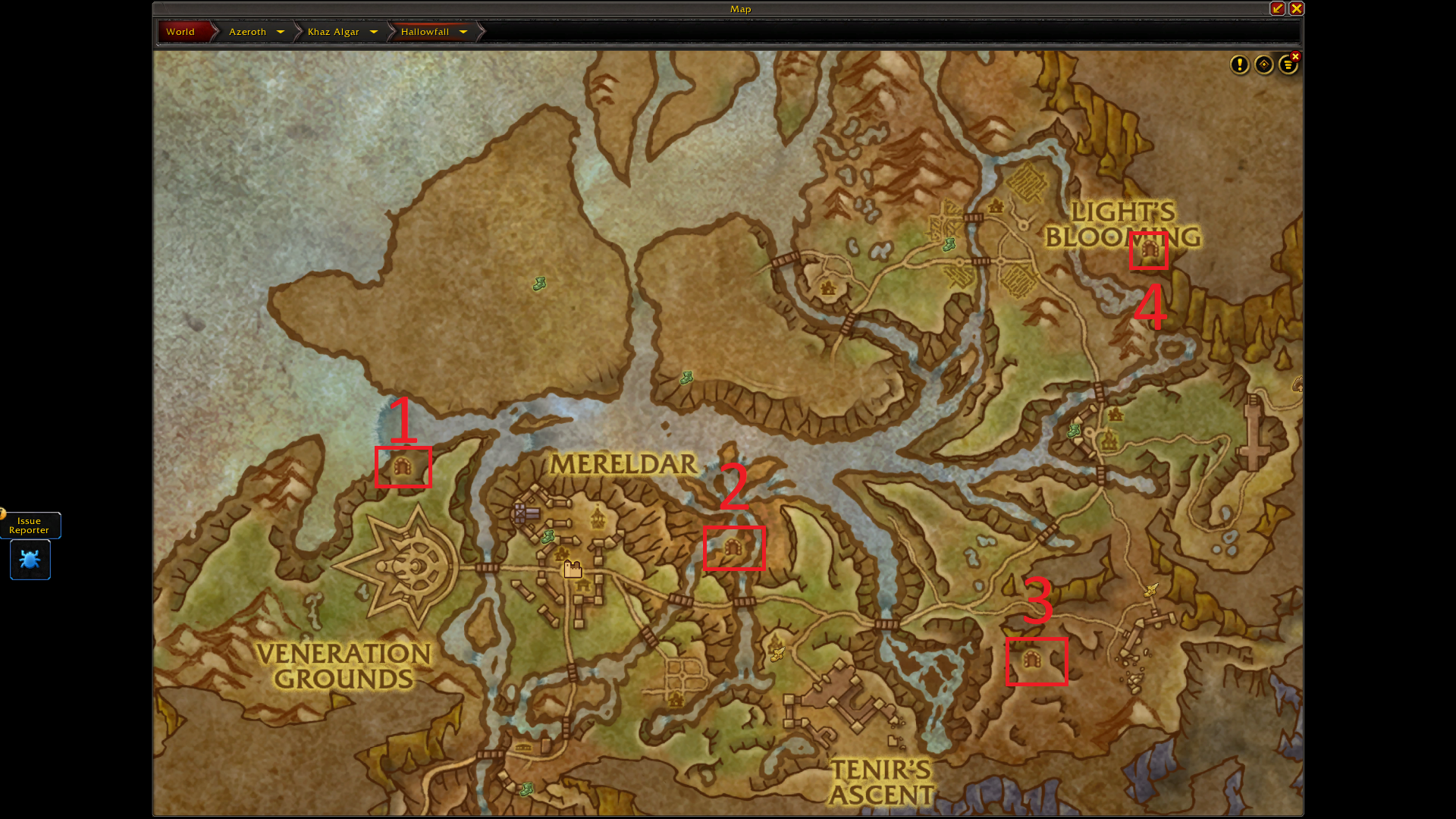The width and height of the screenshot is (1456, 819).
Task: Open the Issue Reporter bug icon
Action: 30,560
